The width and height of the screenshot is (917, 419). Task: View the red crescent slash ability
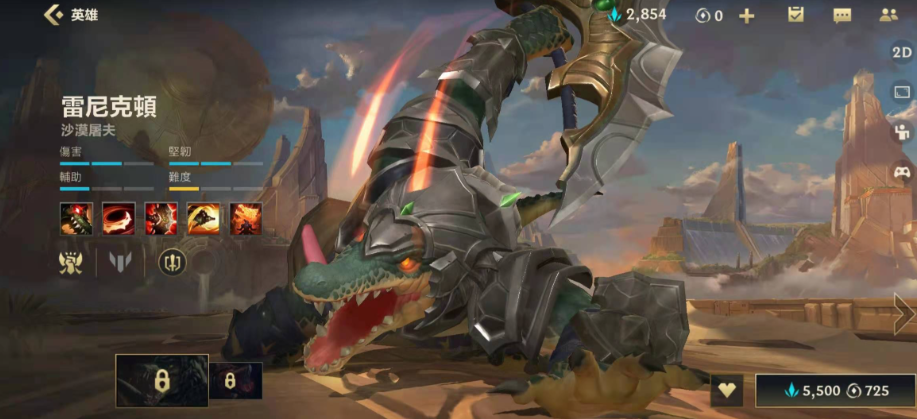119,218
